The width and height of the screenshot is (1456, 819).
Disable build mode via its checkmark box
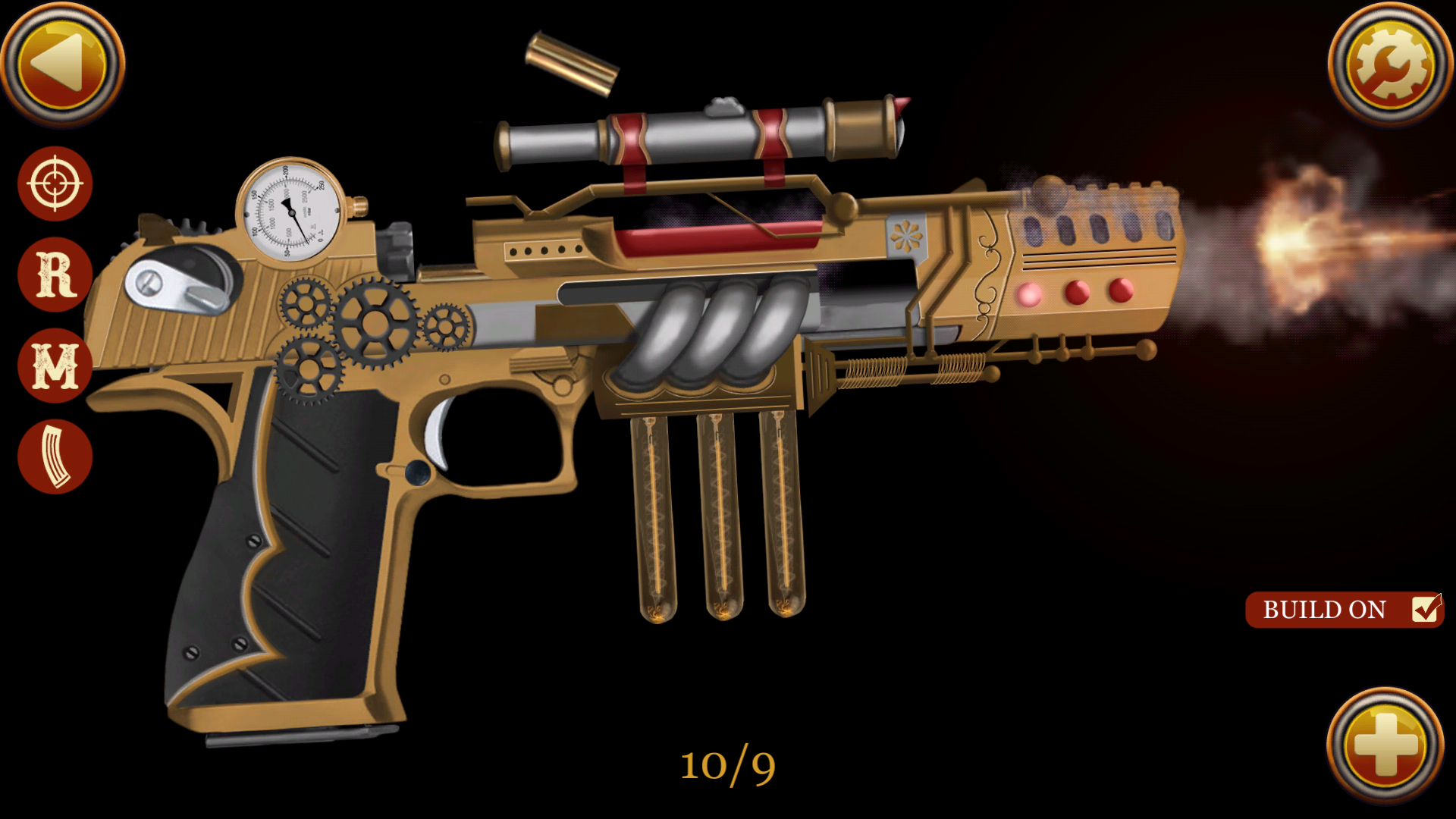point(1427,610)
